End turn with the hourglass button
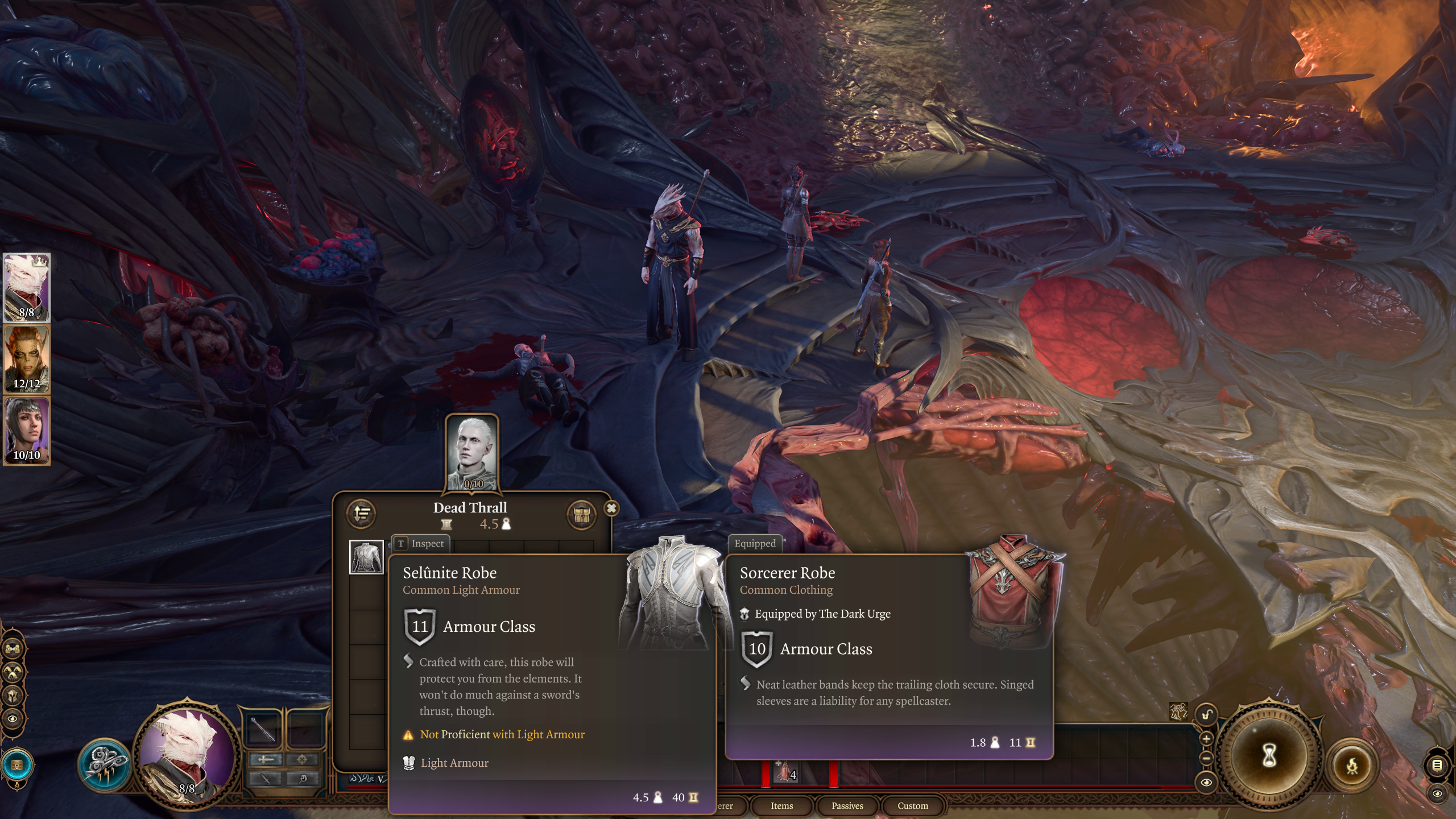This screenshot has width=1456, height=819. coord(1269,756)
